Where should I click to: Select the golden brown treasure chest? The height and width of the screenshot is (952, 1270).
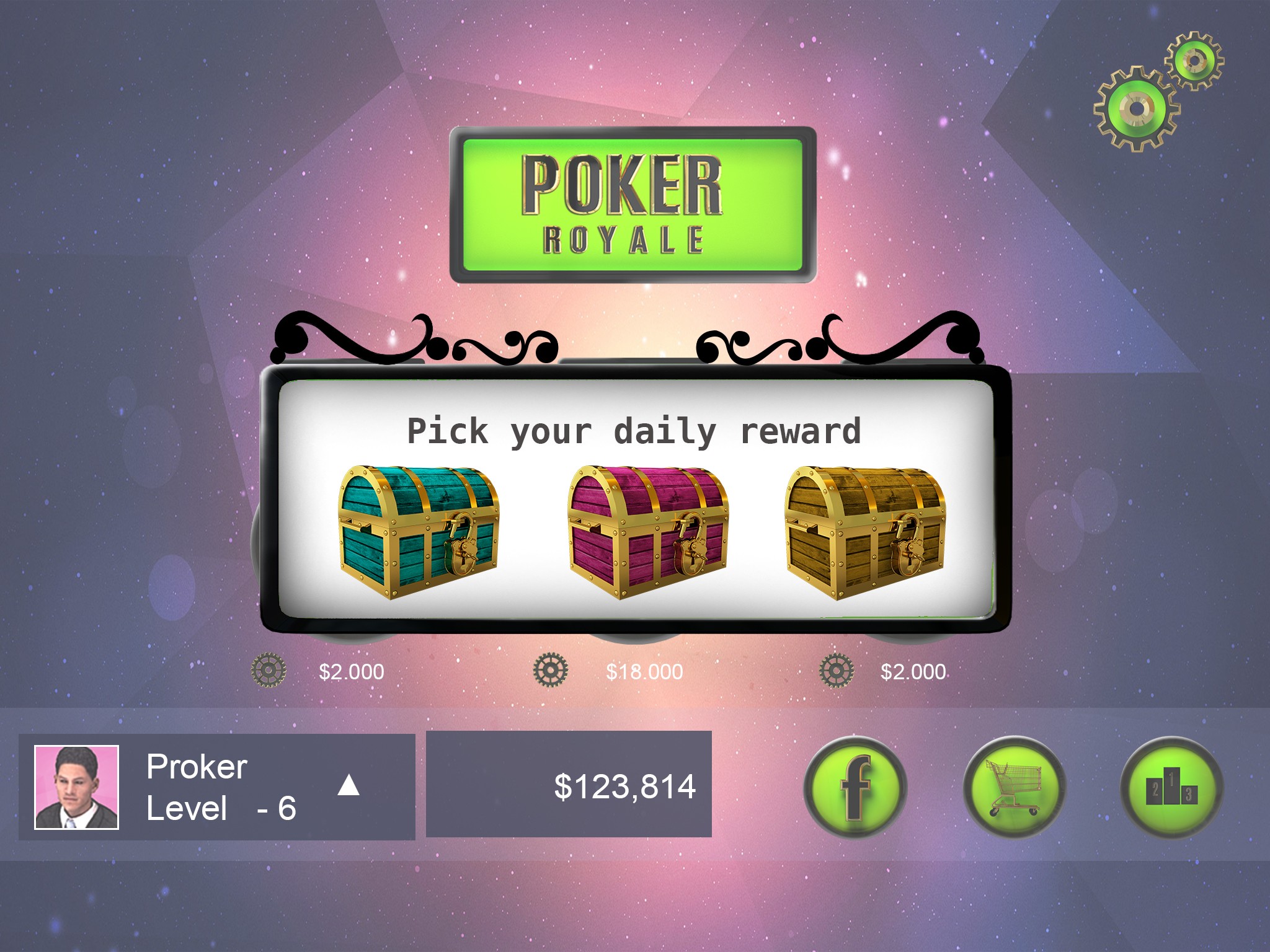(865, 532)
